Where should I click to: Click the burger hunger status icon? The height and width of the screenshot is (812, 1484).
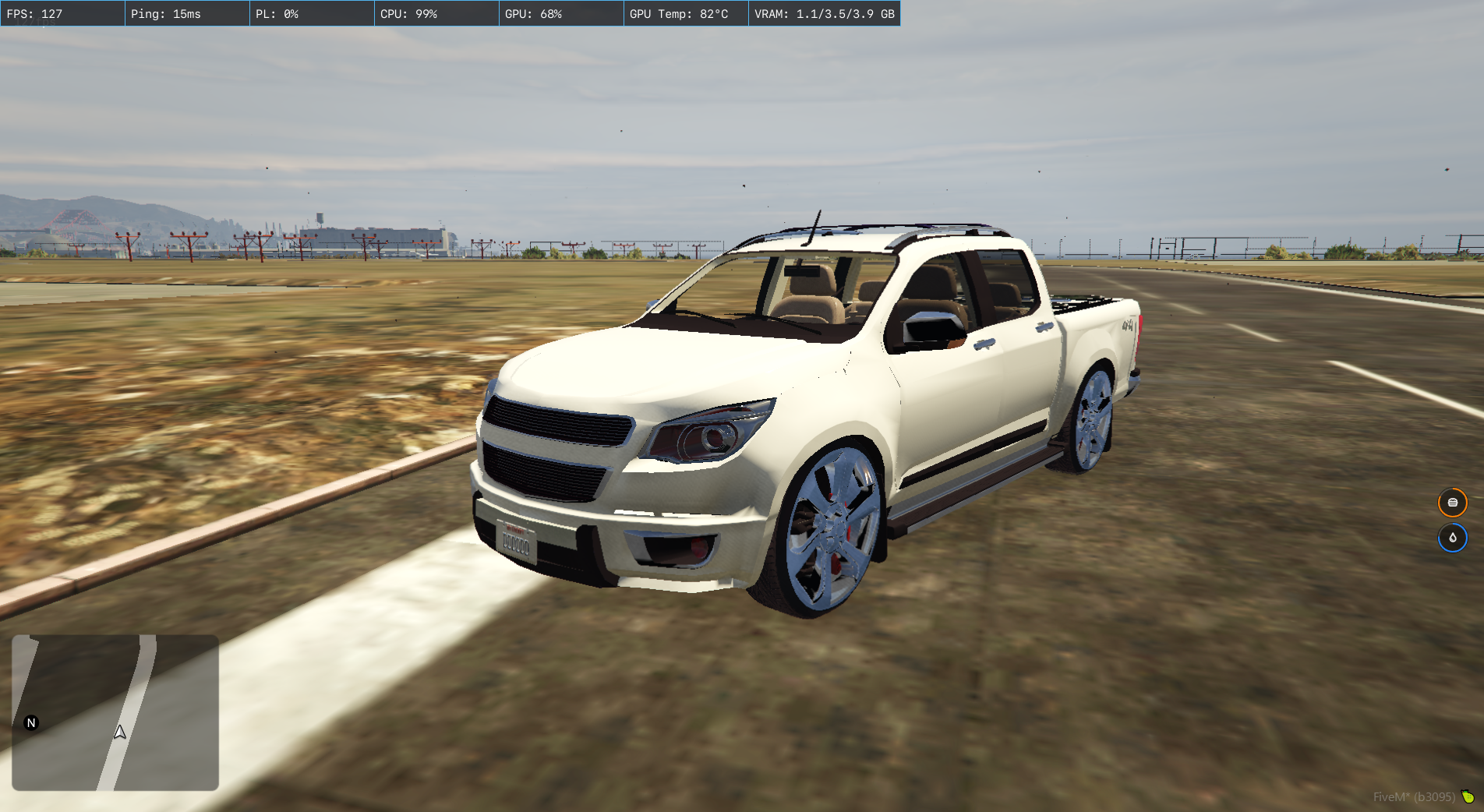pyautogui.click(x=1452, y=503)
